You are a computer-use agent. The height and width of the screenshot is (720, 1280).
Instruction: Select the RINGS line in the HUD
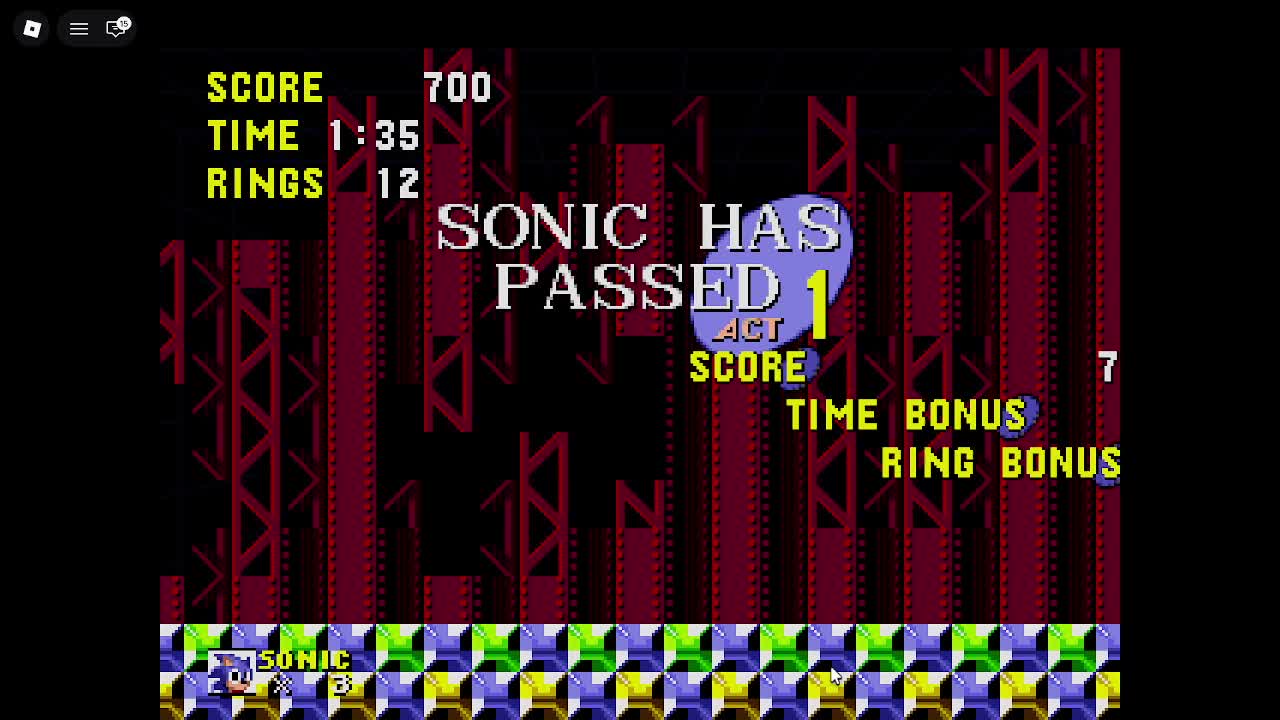(265, 184)
